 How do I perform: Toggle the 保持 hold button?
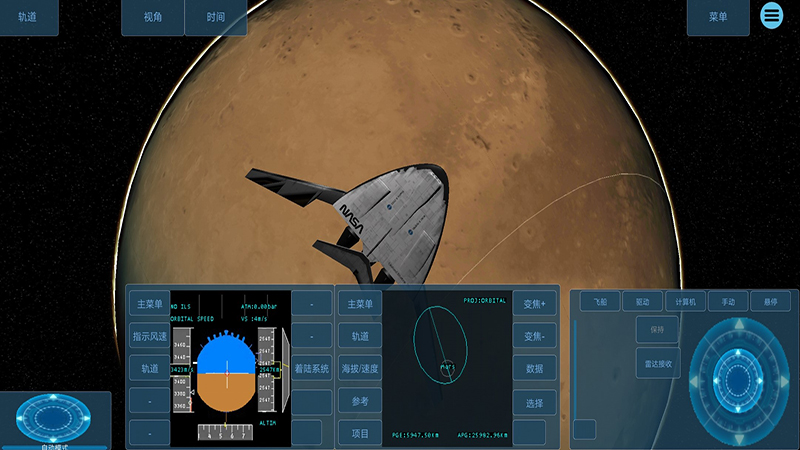pyautogui.click(x=657, y=329)
